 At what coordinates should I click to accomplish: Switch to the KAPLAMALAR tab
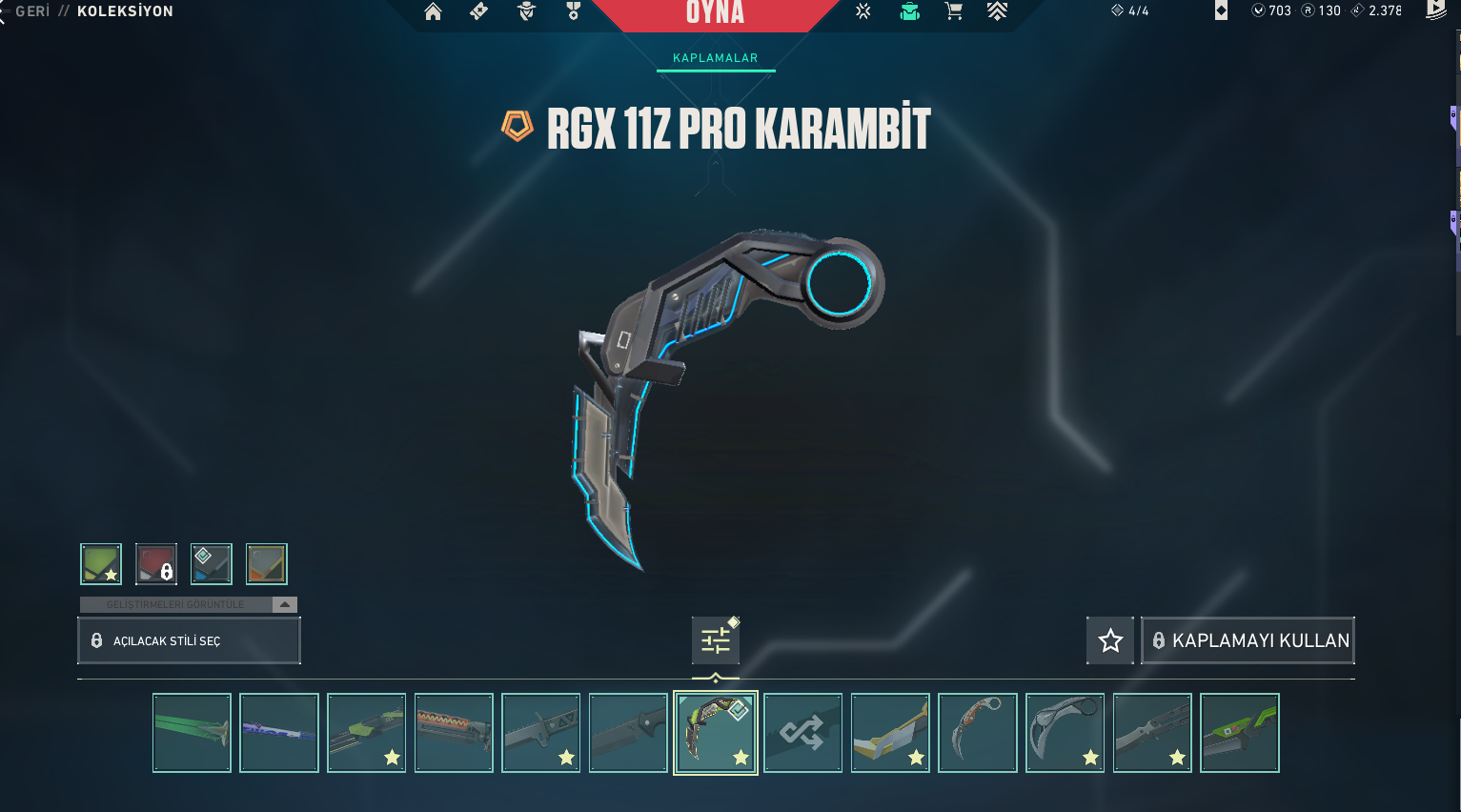click(x=715, y=58)
